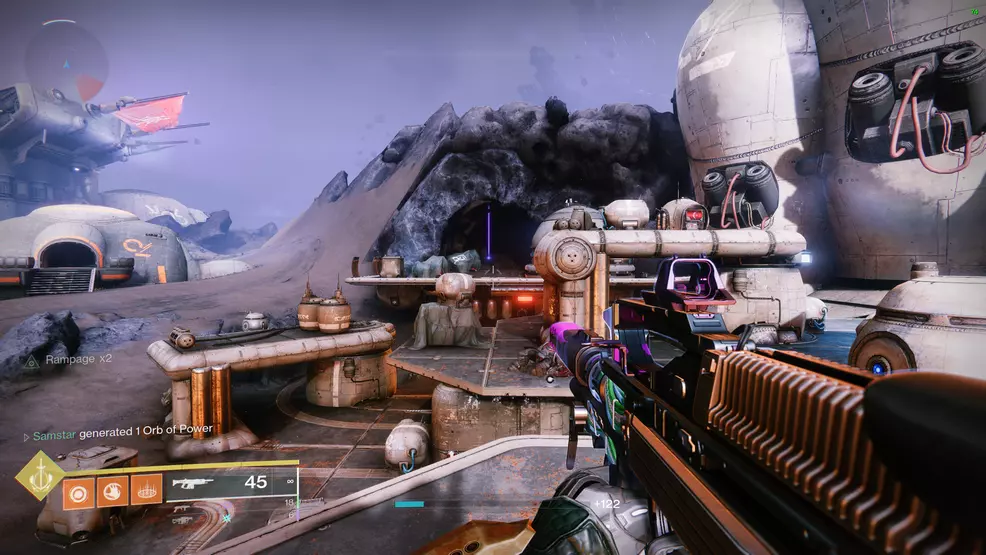Screen dimensions: 986x555
Task: Use the orange spiked-ring class ability icon
Action: point(146,489)
